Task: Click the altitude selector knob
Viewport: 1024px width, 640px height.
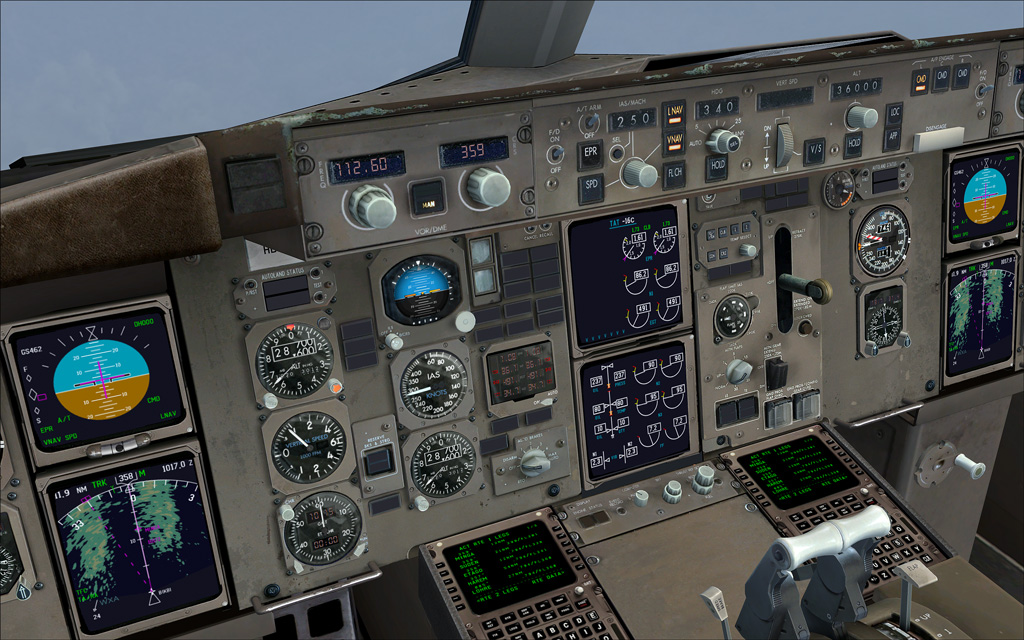Action: pyautogui.click(x=859, y=116)
